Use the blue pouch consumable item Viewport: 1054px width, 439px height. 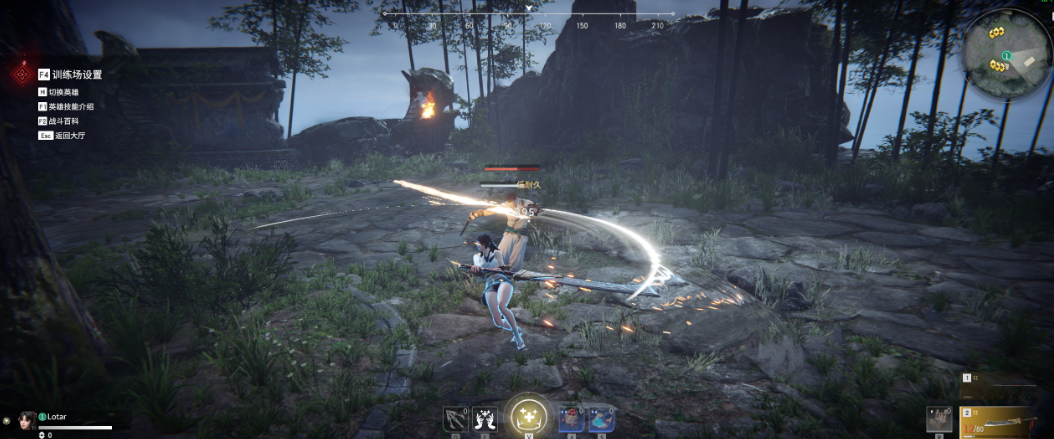(600, 419)
